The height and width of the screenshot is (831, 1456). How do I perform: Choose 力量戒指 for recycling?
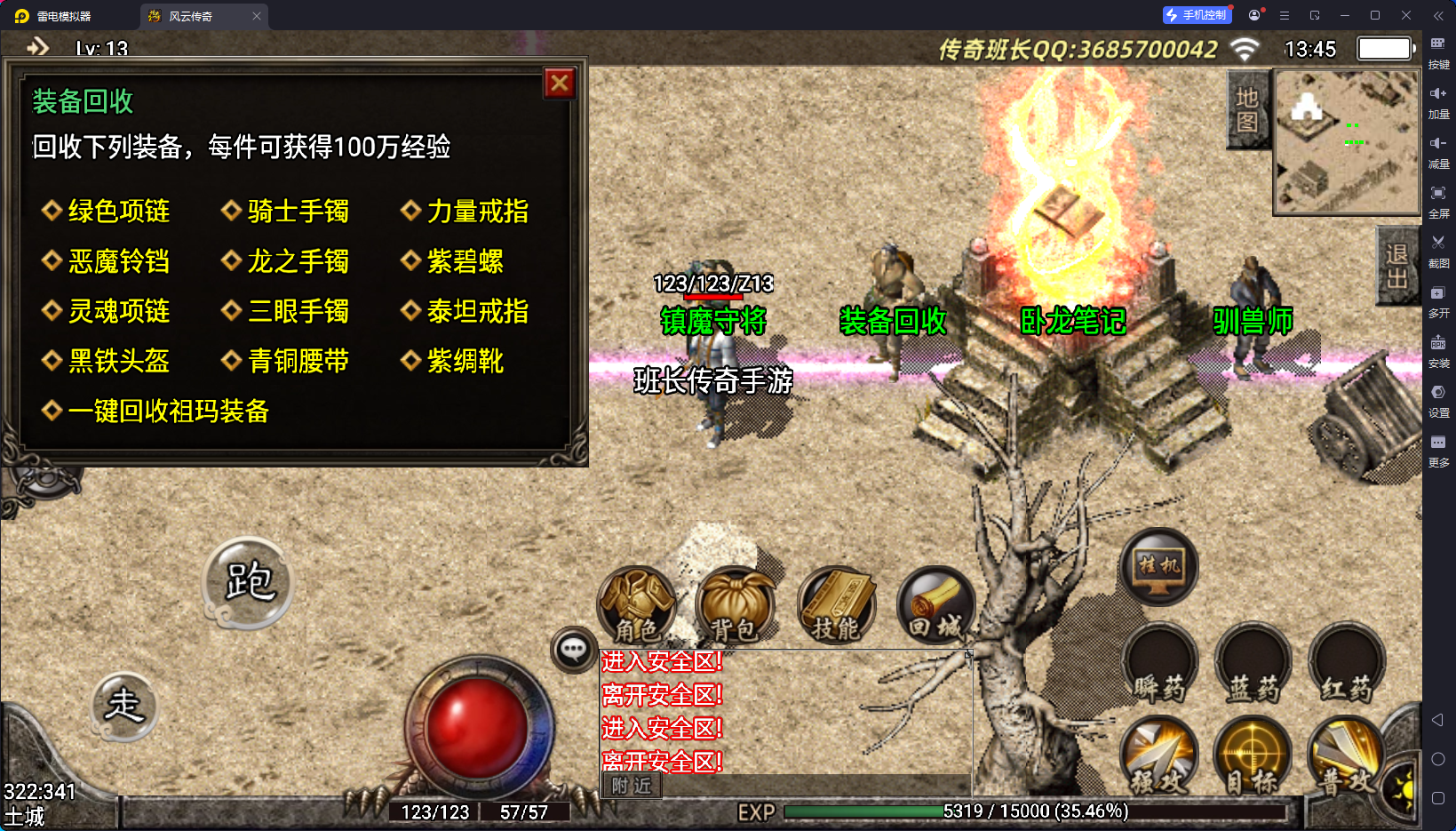click(x=477, y=212)
